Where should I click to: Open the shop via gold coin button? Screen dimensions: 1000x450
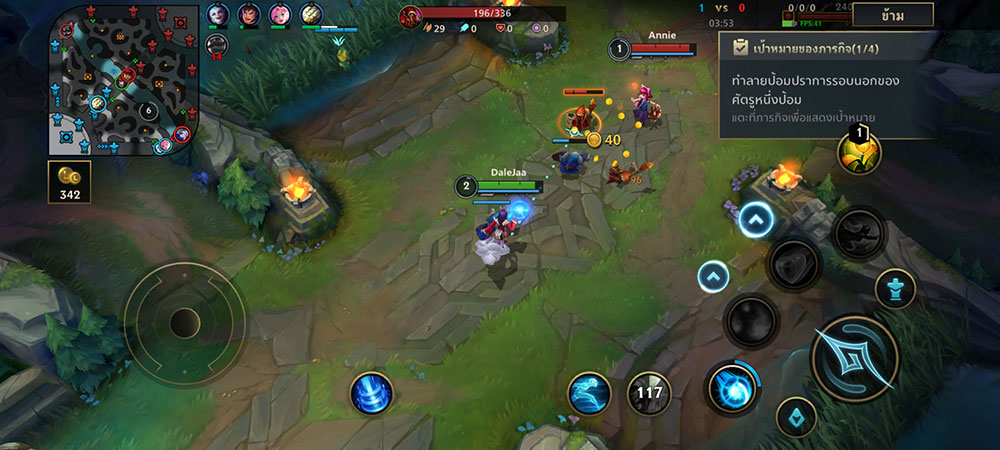(x=69, y=181)
